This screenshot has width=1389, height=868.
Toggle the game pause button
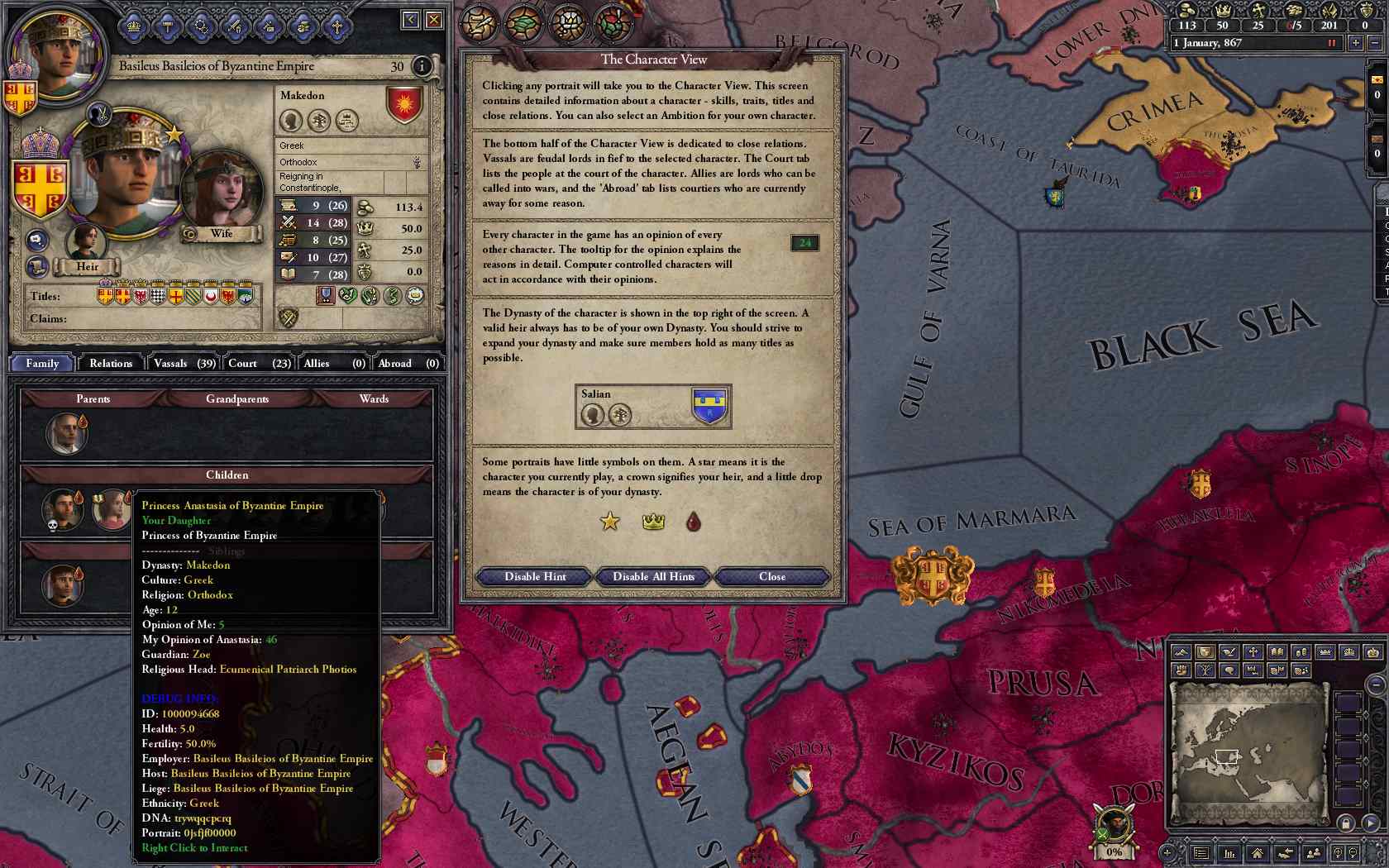(1331, 43)
